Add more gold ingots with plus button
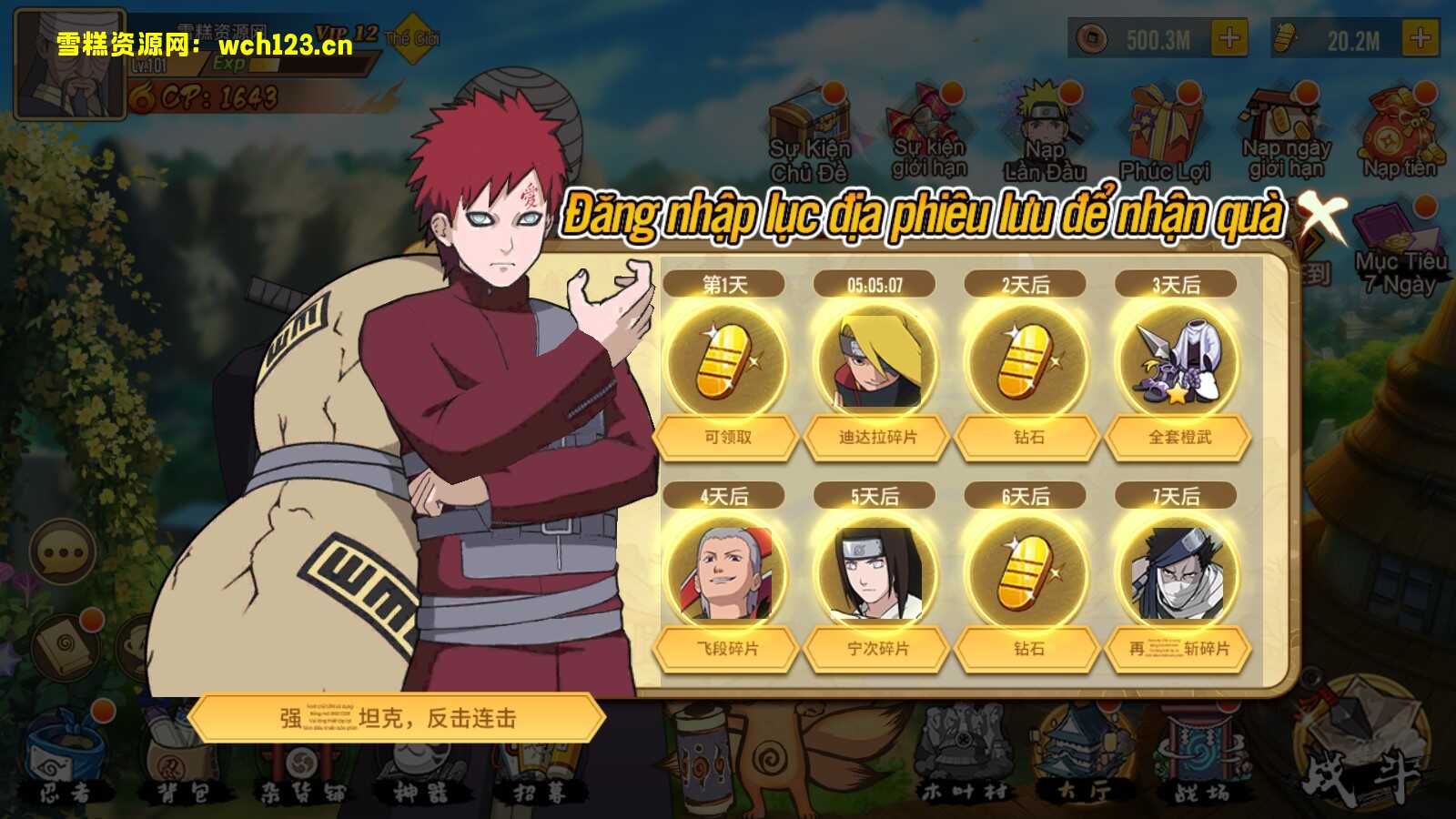This screenshot has width=1456, height=819. click(1421, 39)
